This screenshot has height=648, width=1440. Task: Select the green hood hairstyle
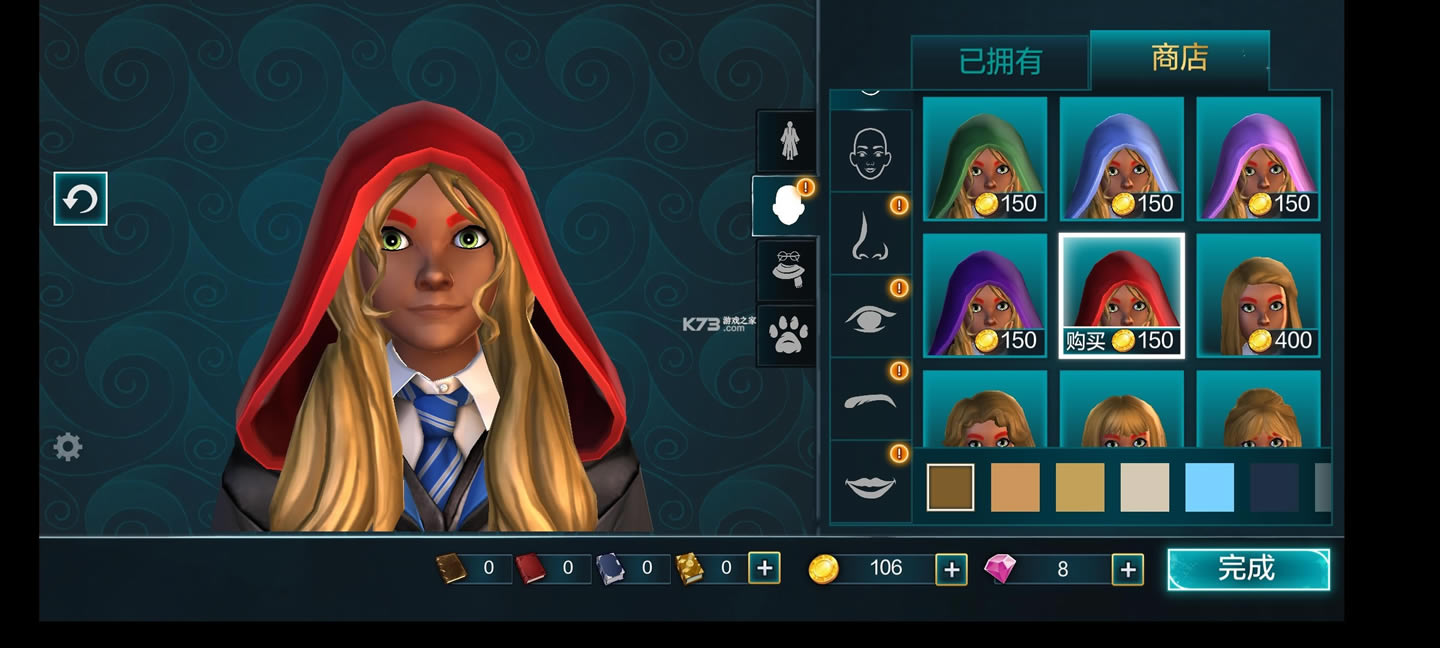(x=984, y=158)
